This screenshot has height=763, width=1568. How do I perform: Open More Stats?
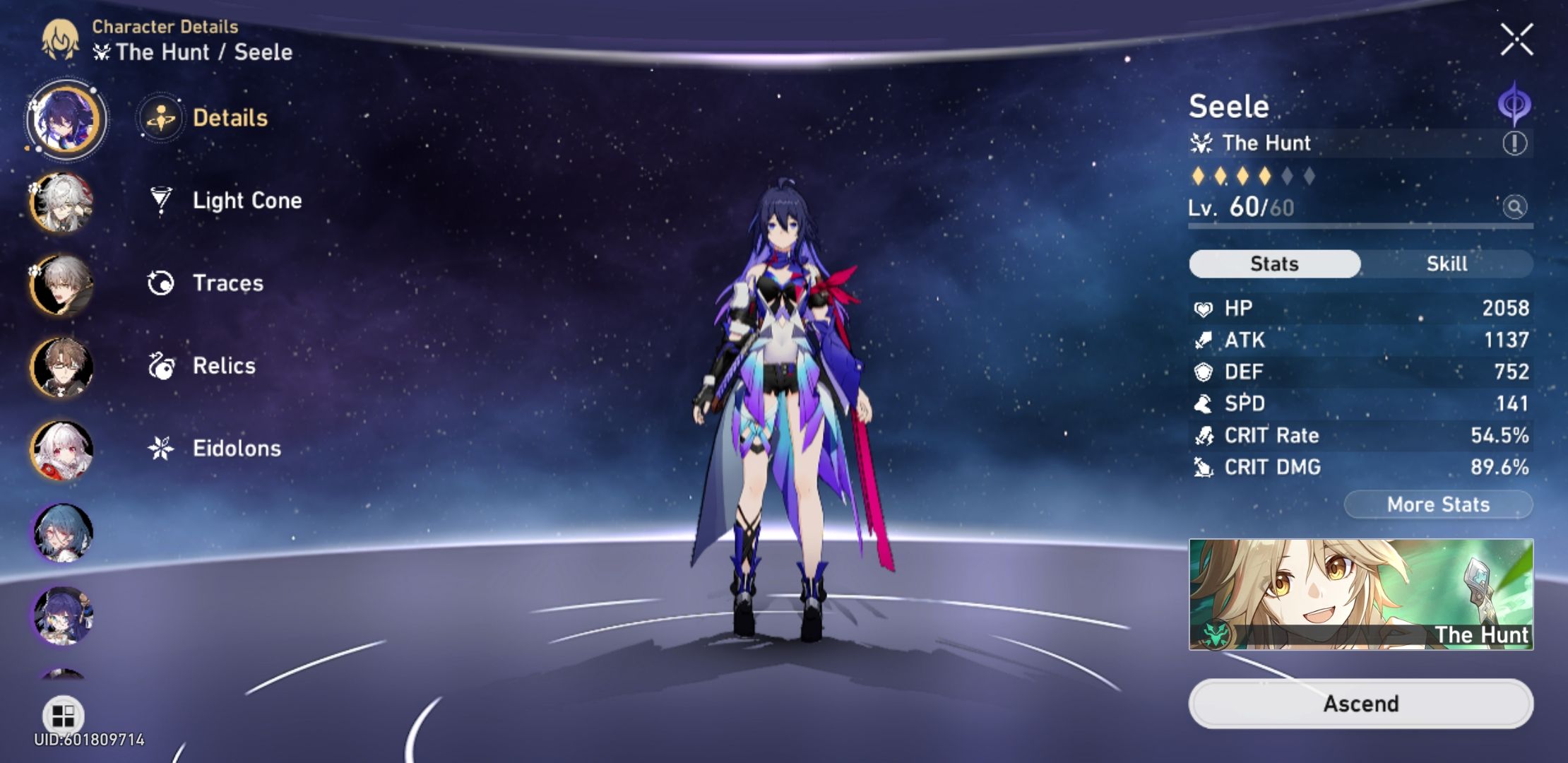point(1438,504)
